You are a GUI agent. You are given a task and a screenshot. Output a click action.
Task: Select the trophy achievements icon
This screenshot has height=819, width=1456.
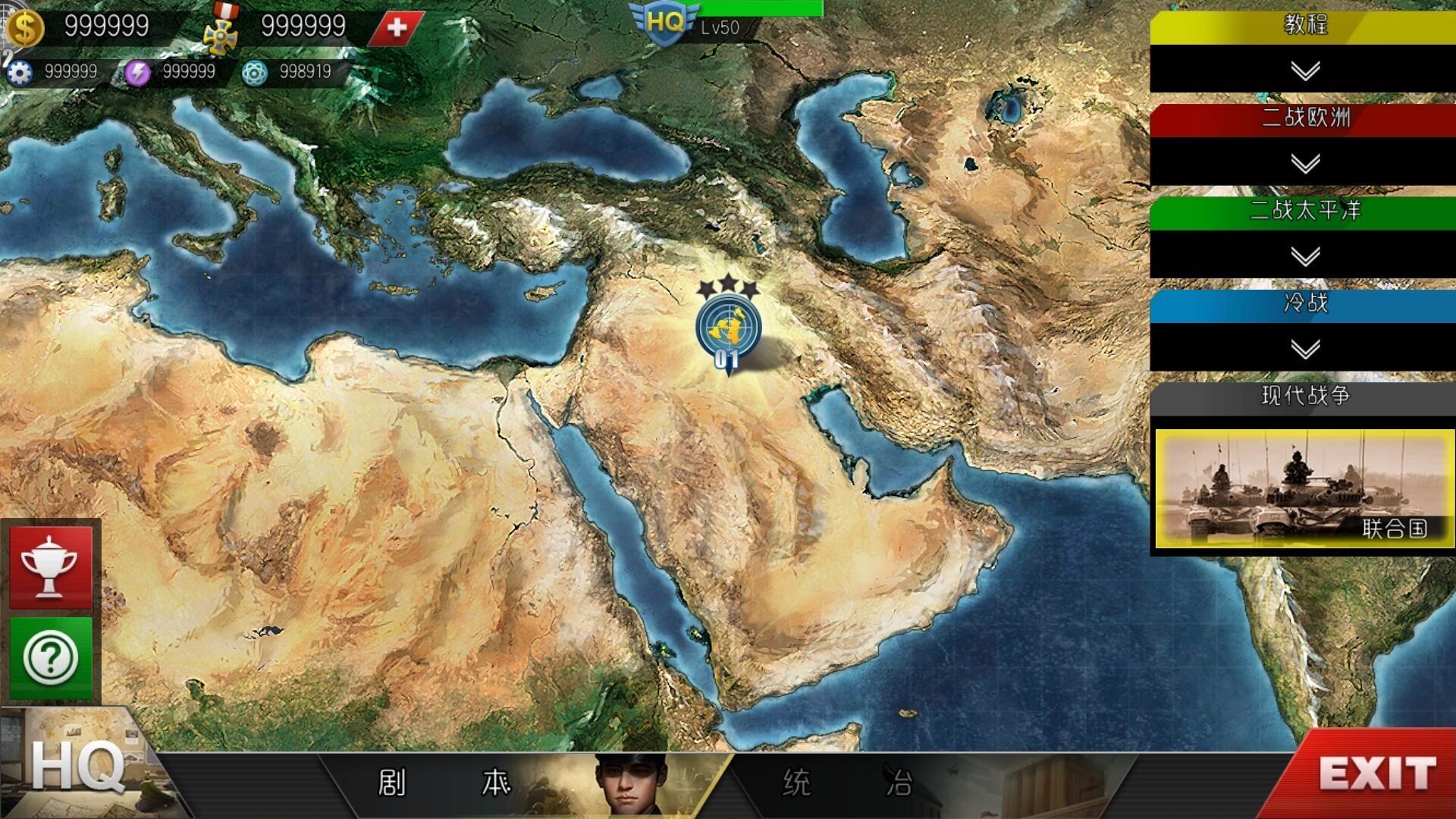click(51, 568)
